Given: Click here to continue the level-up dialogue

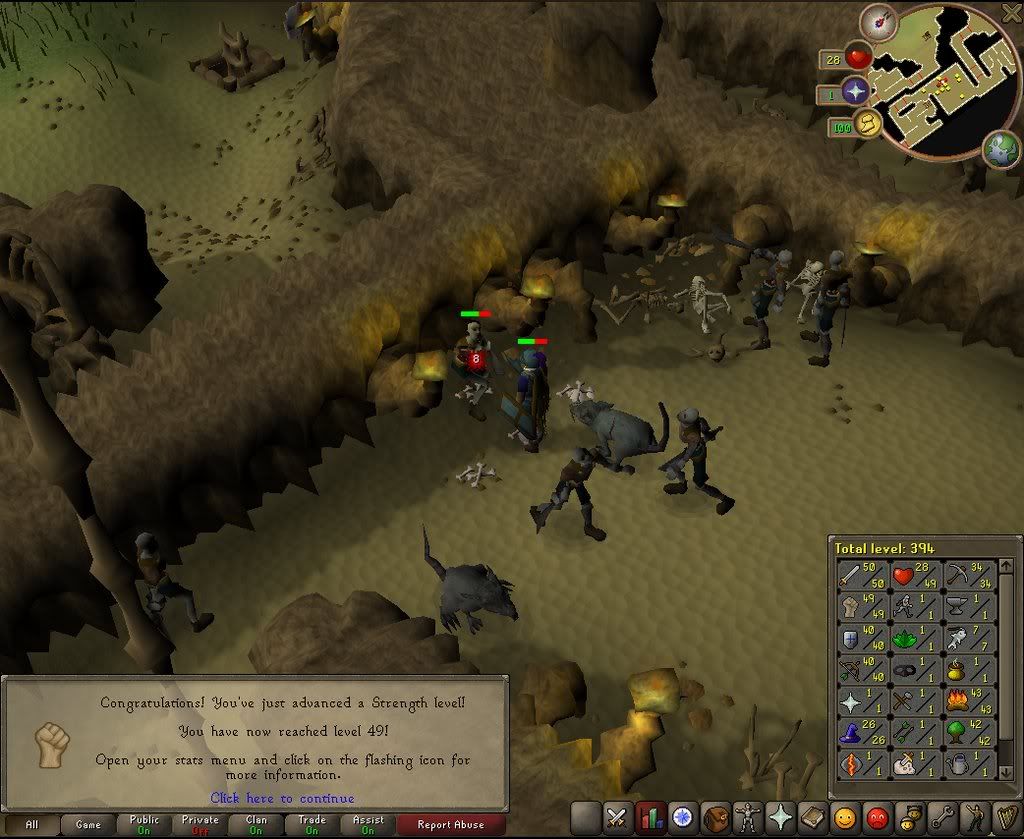Looking at the screenshot, I should [282, 798].
